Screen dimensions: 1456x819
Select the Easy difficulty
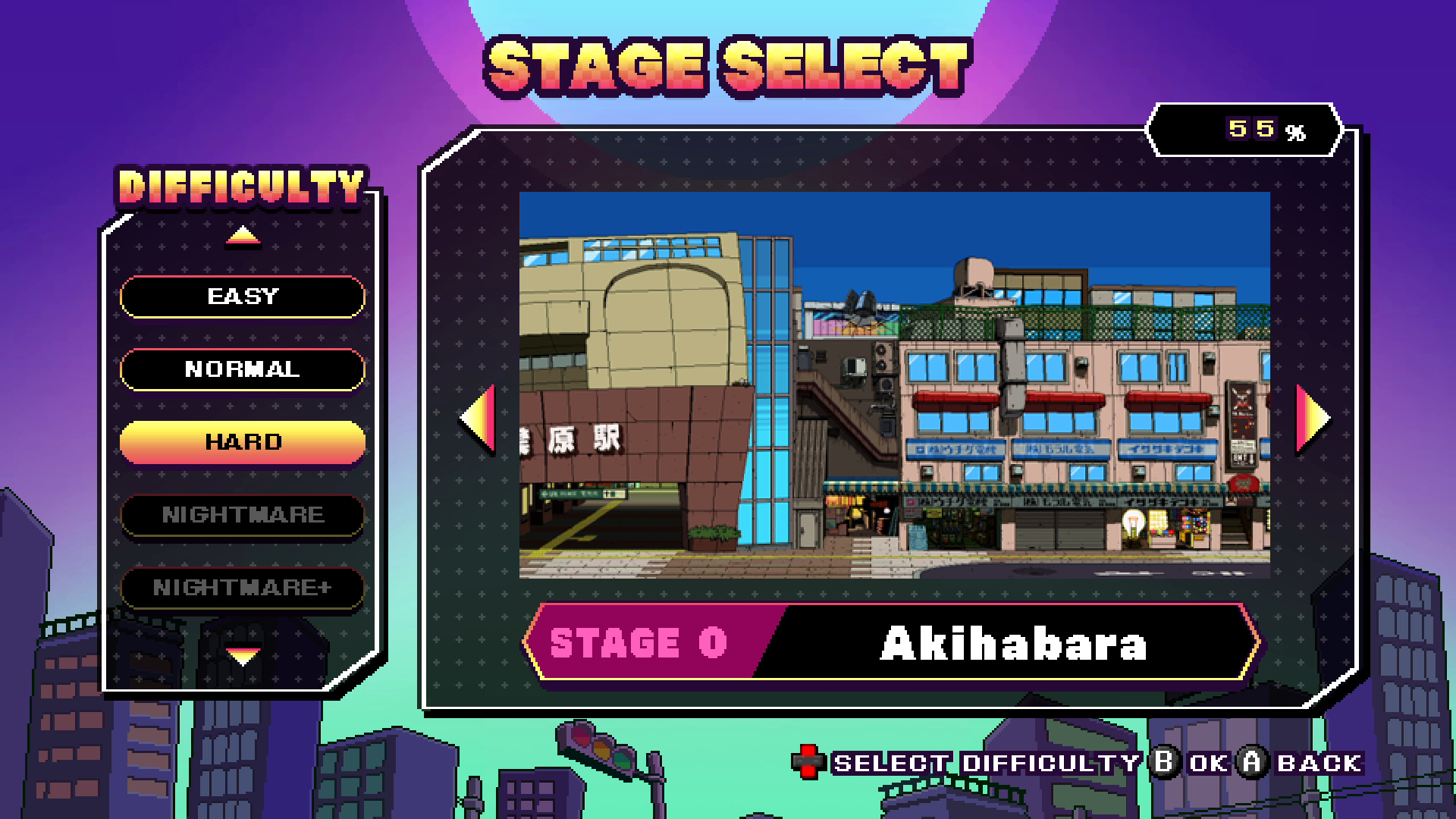point(243,297)
